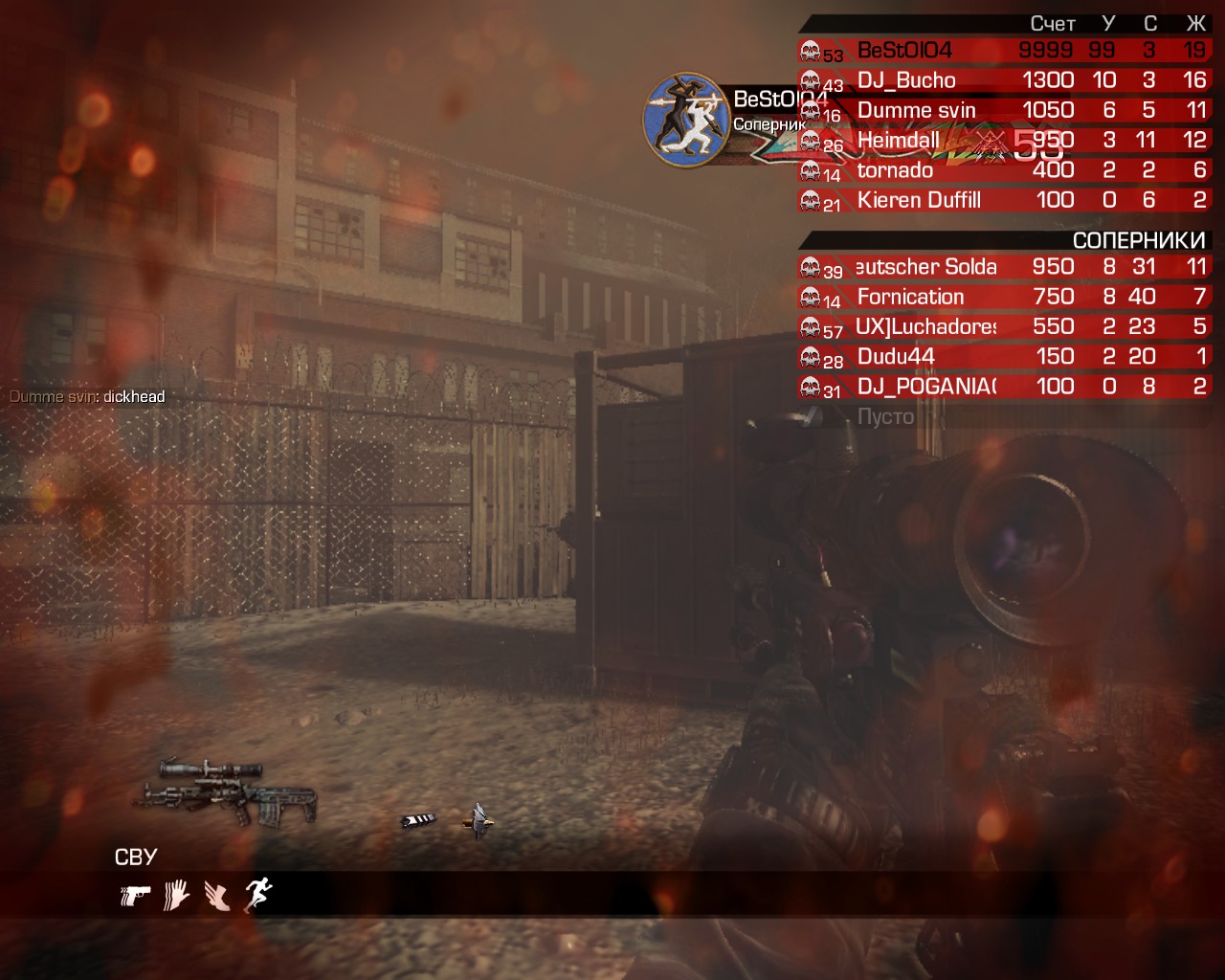1225x980 pixels.
Task: Click the killer's round fighter emblem
Action: pyautogui.click(x=688, y=119)
